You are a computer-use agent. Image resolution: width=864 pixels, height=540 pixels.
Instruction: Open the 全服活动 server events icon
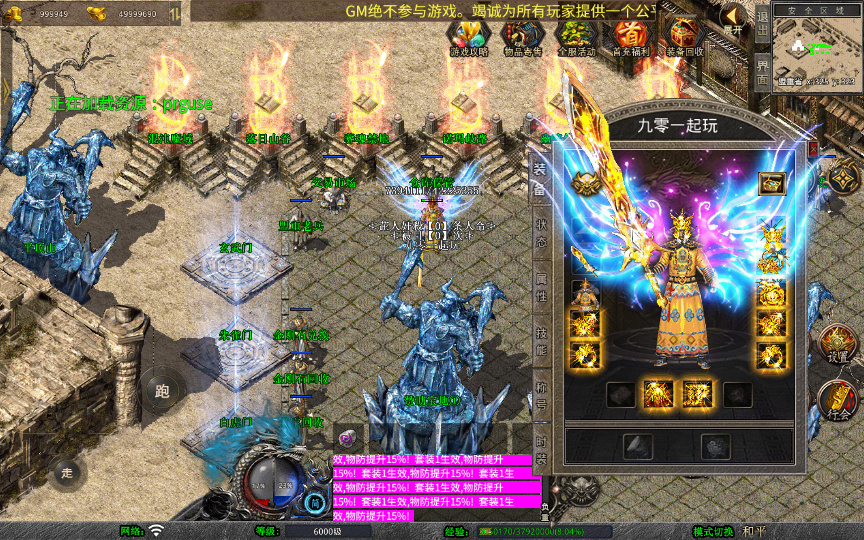(576, 38)
